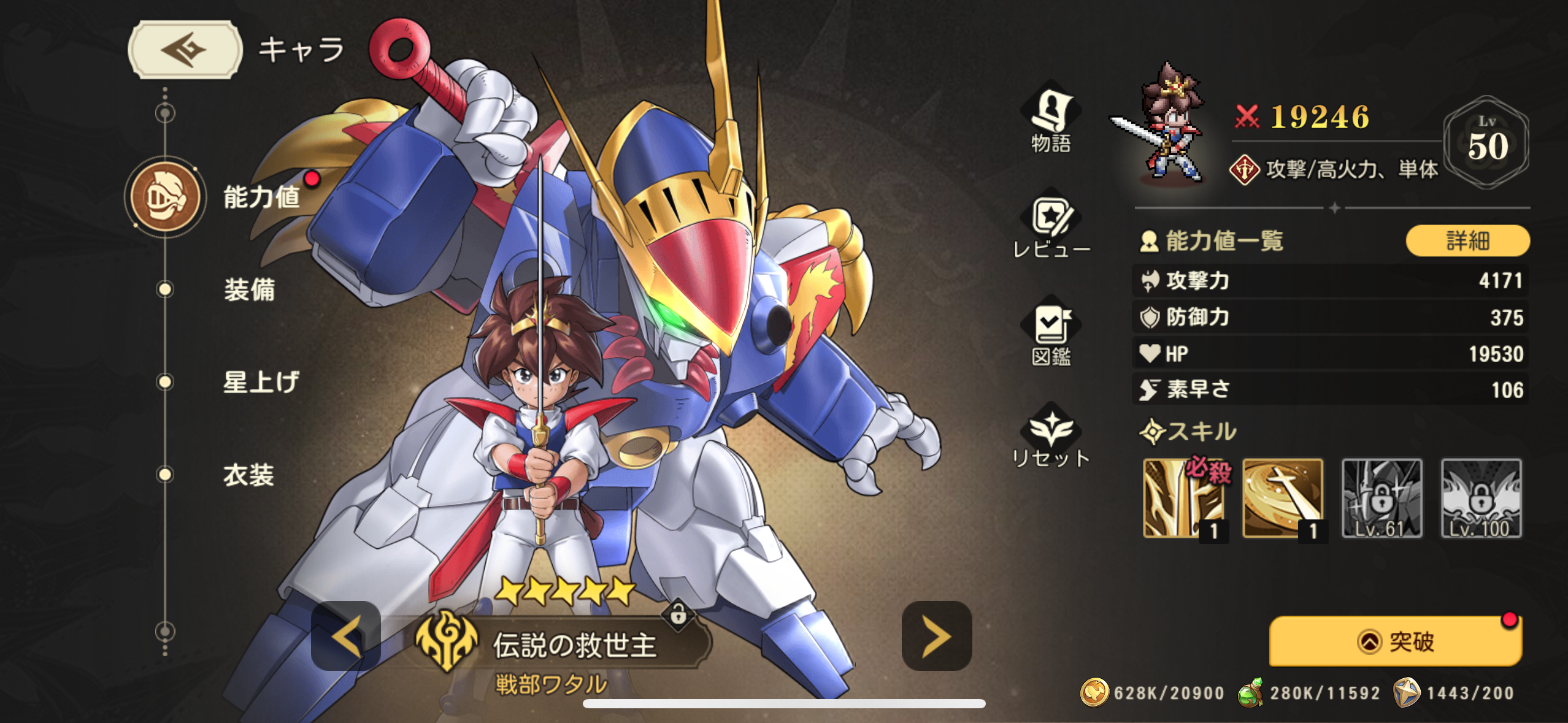This screenshot has height=723, width=1568.
Task: Open the 装備 equipment tab
Action: (249, 289)
